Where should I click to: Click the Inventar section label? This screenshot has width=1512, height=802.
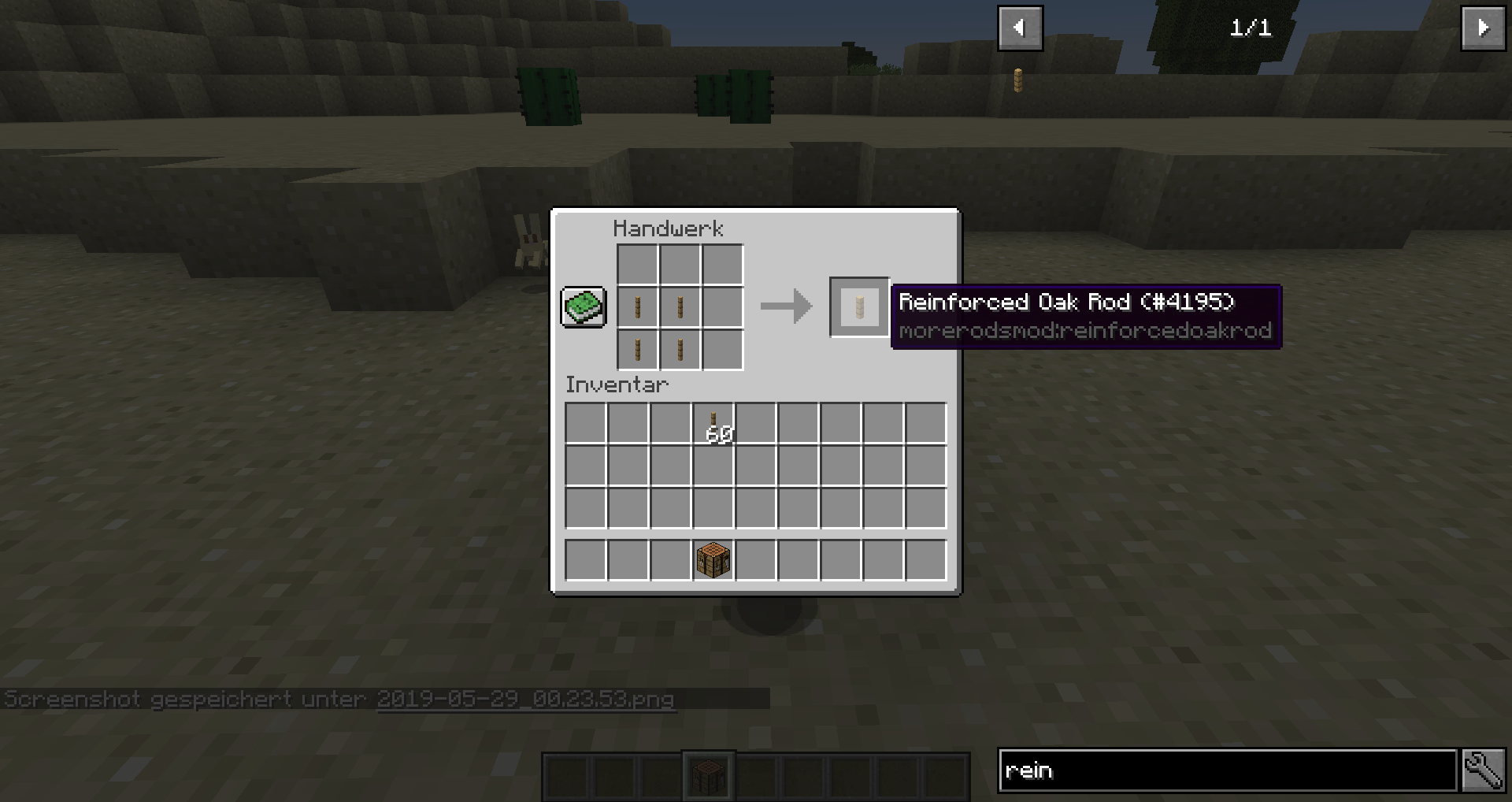point(617,384)
